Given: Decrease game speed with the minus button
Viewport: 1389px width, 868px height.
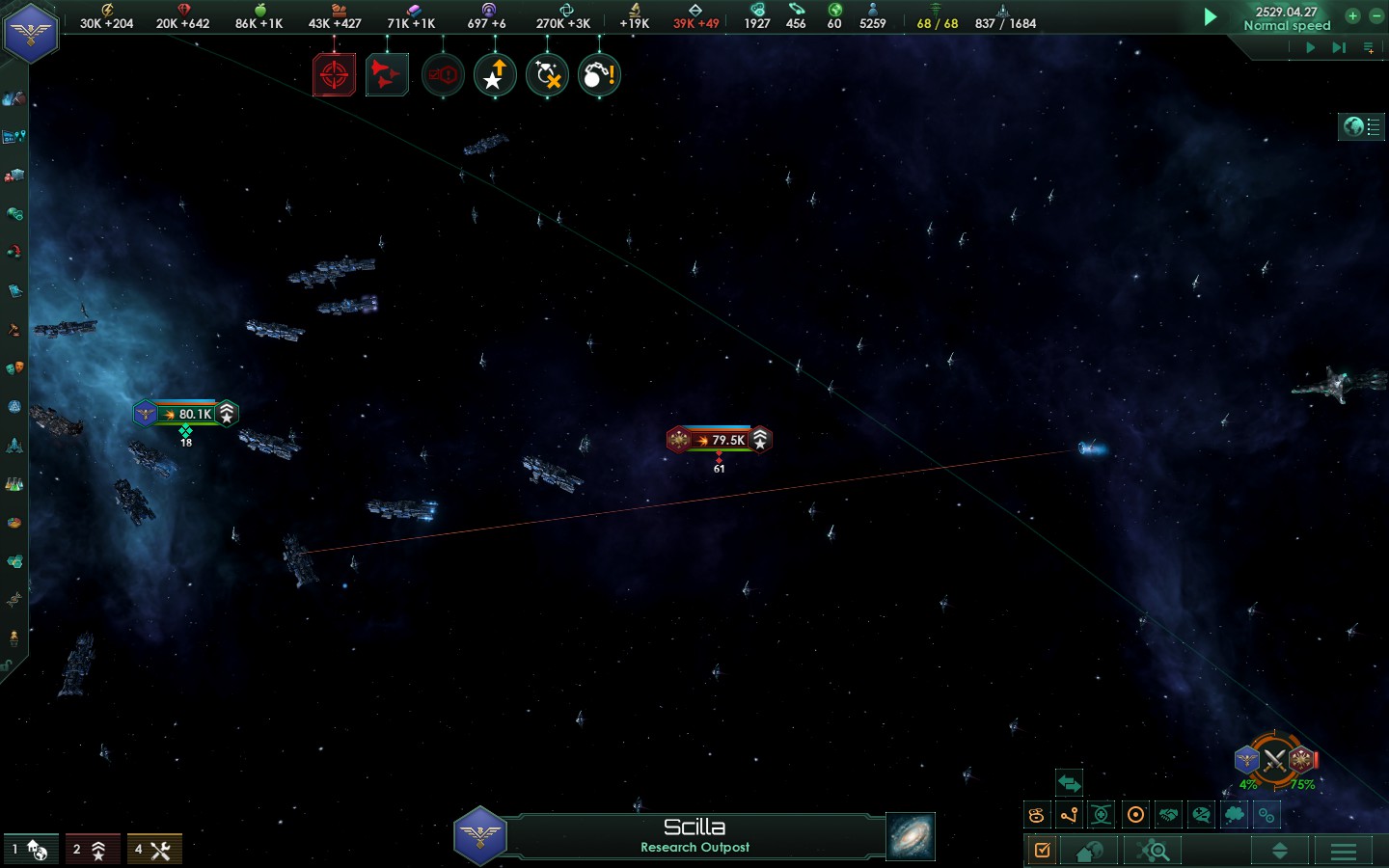Looking at the screenshot, I should point(1376,15).
